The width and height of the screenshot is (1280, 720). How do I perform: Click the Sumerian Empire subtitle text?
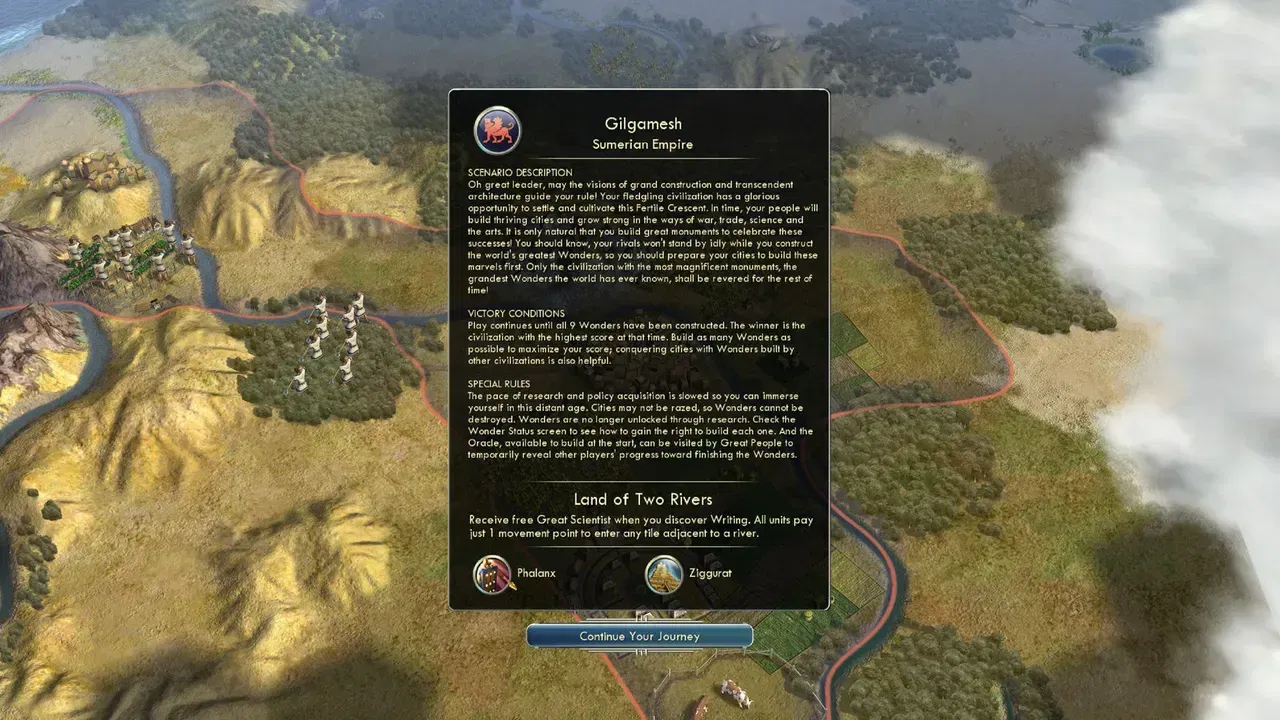[x=642, y=144]
